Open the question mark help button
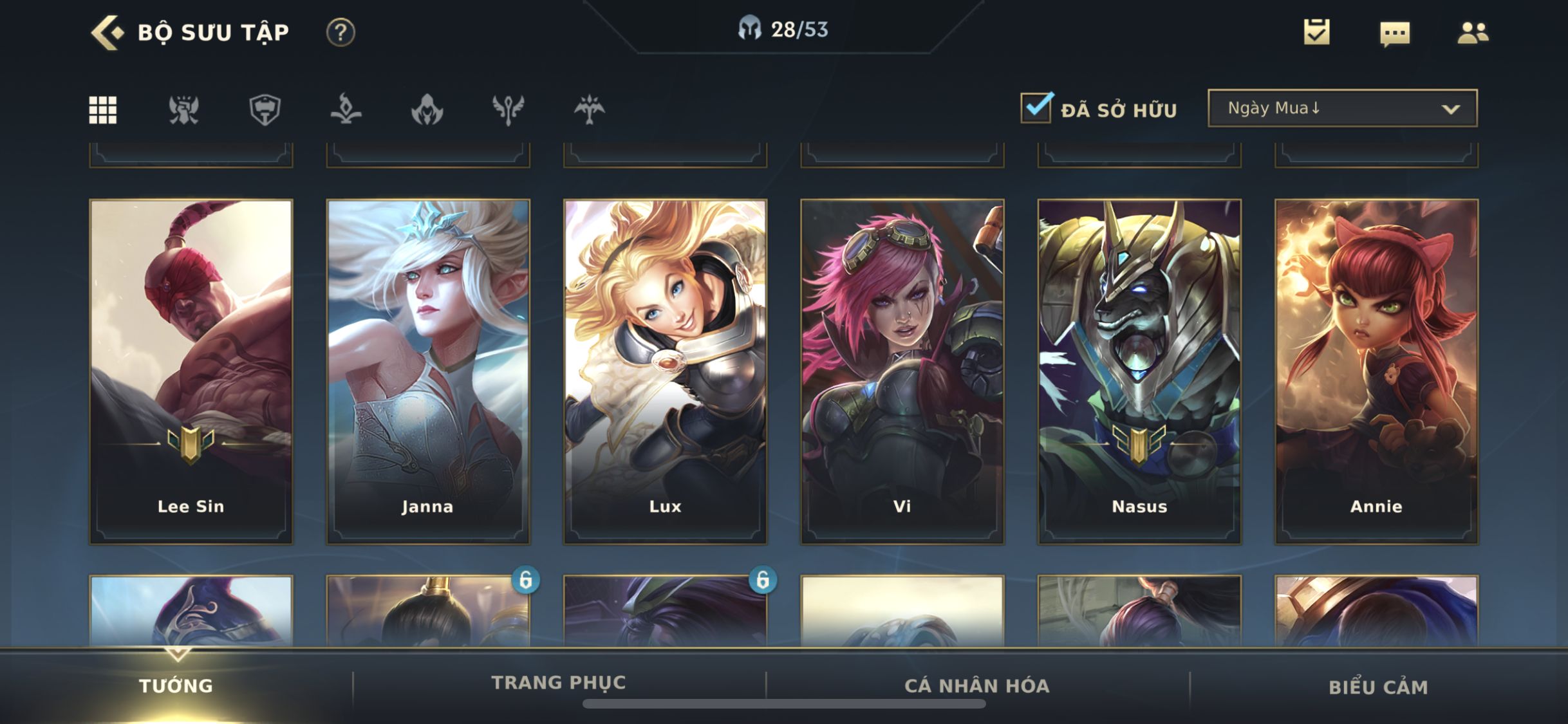1568x724 pixels. pos(341,32)
